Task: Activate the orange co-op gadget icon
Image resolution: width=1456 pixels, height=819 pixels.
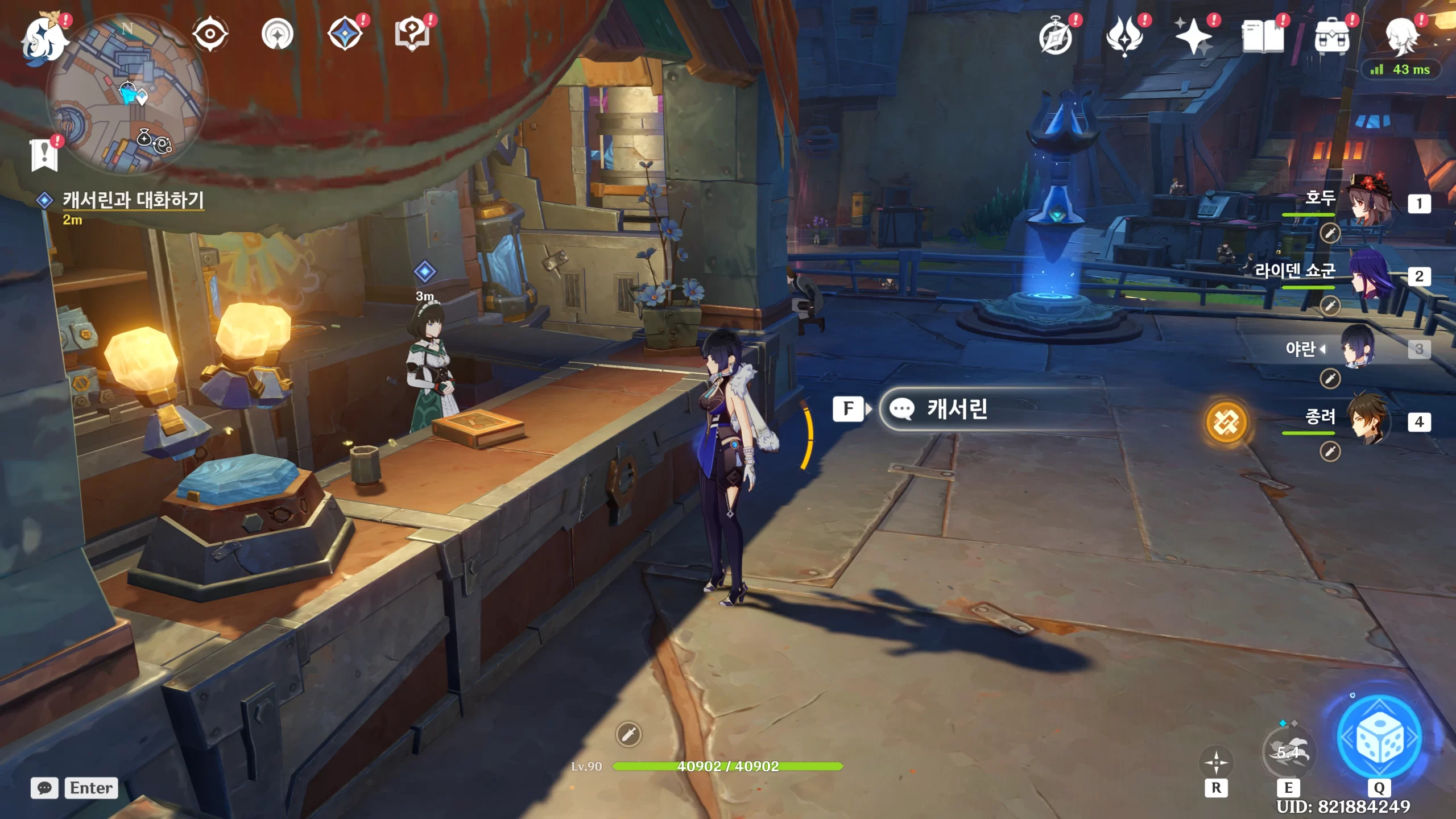Action: (x=1226, y=422)
